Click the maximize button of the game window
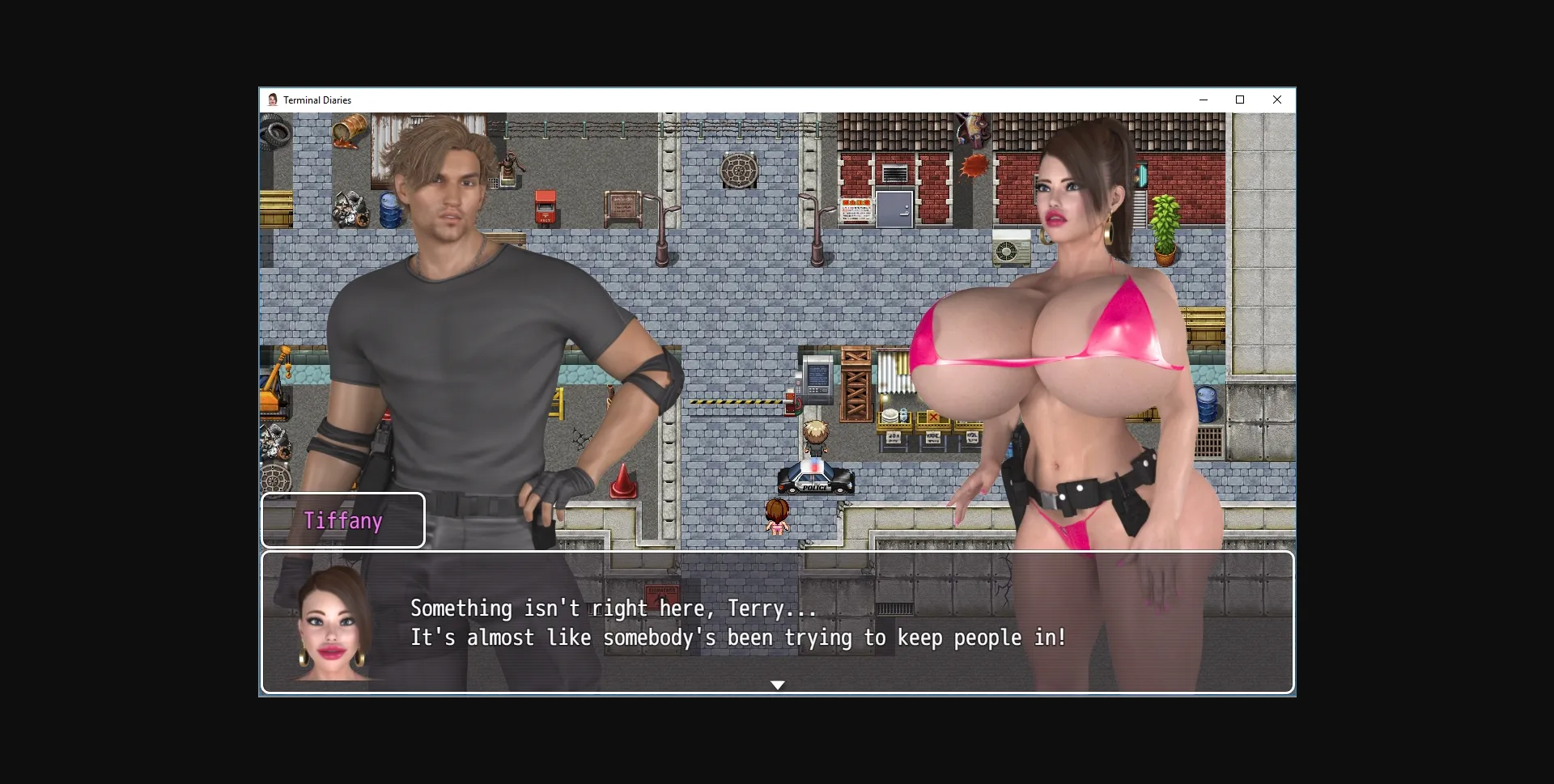 point(1240,100)
